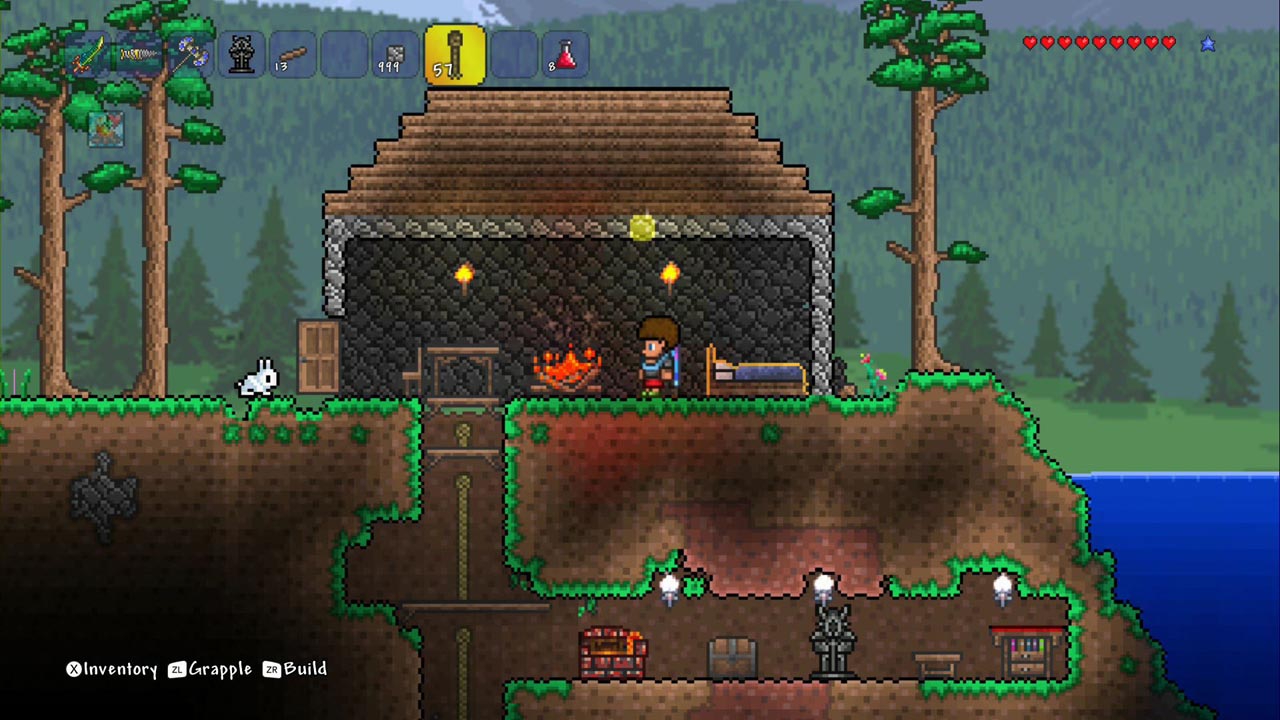
Task: Click the X Inventory prompt
Action: coord(113,670)
